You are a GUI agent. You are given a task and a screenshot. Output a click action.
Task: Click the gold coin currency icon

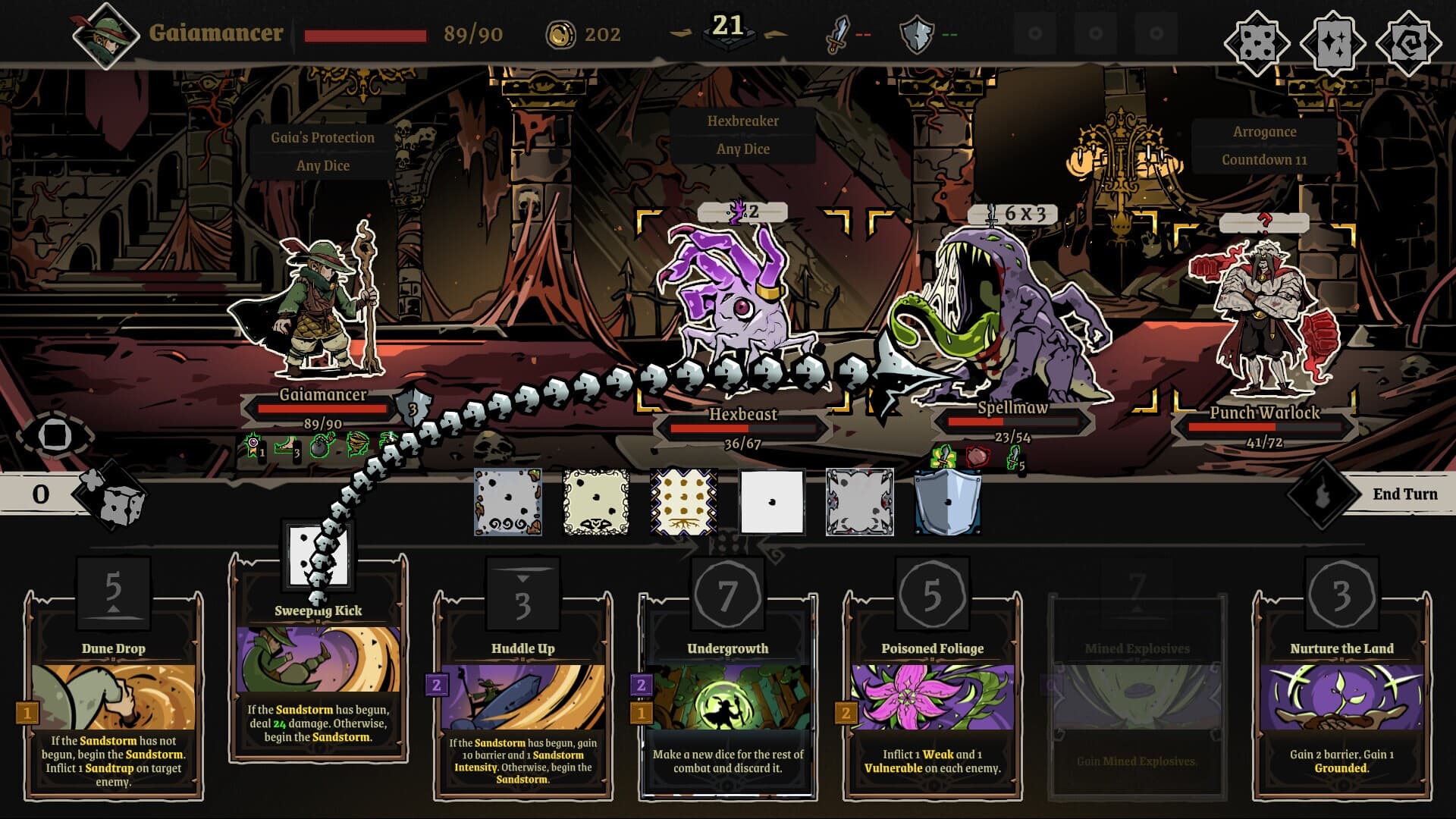[x=558, y=33]
